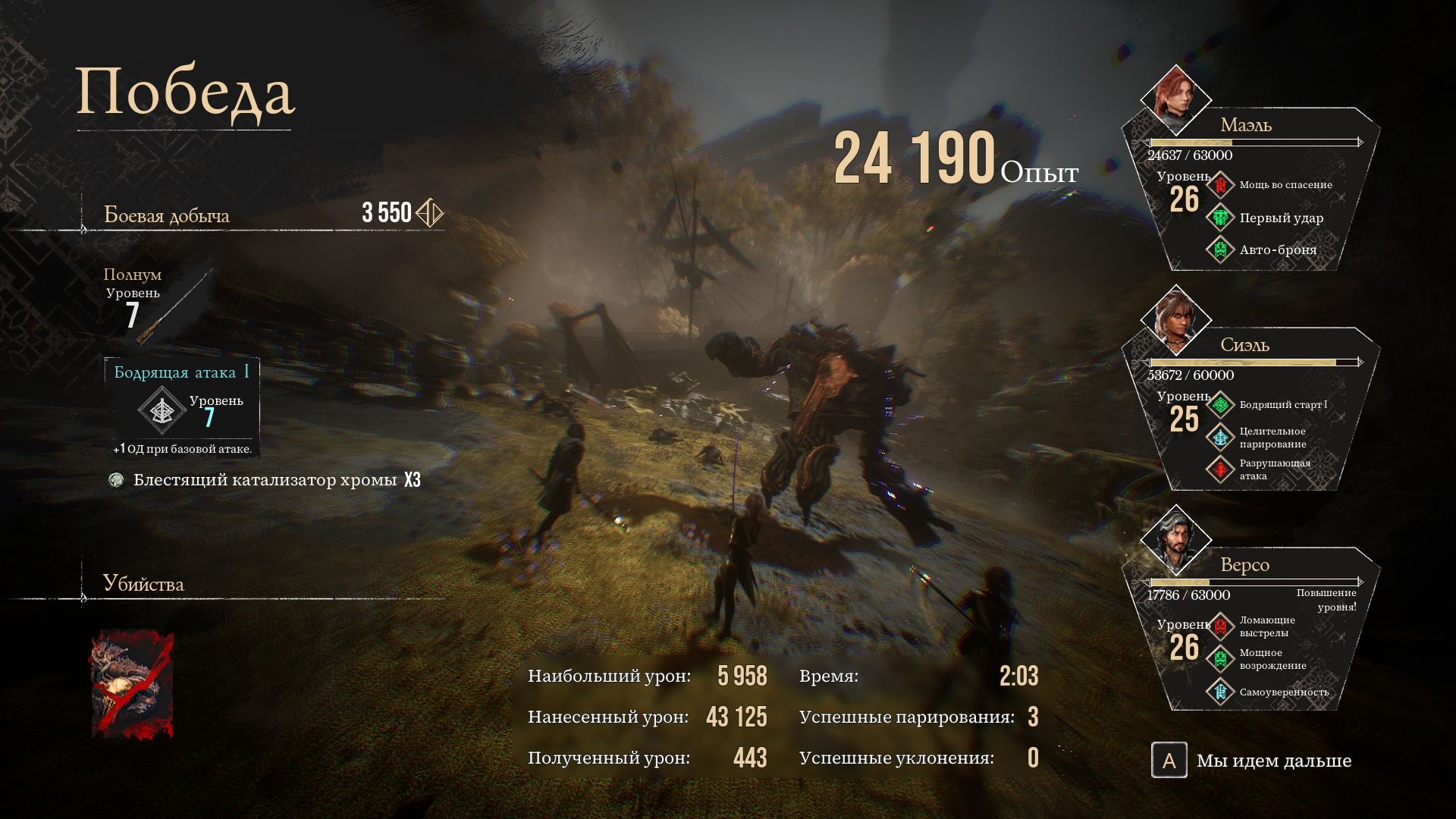The image size is (1456, 819).
Task: Select the Разрушающая атака picto icon
Action: coord(1221,469)
